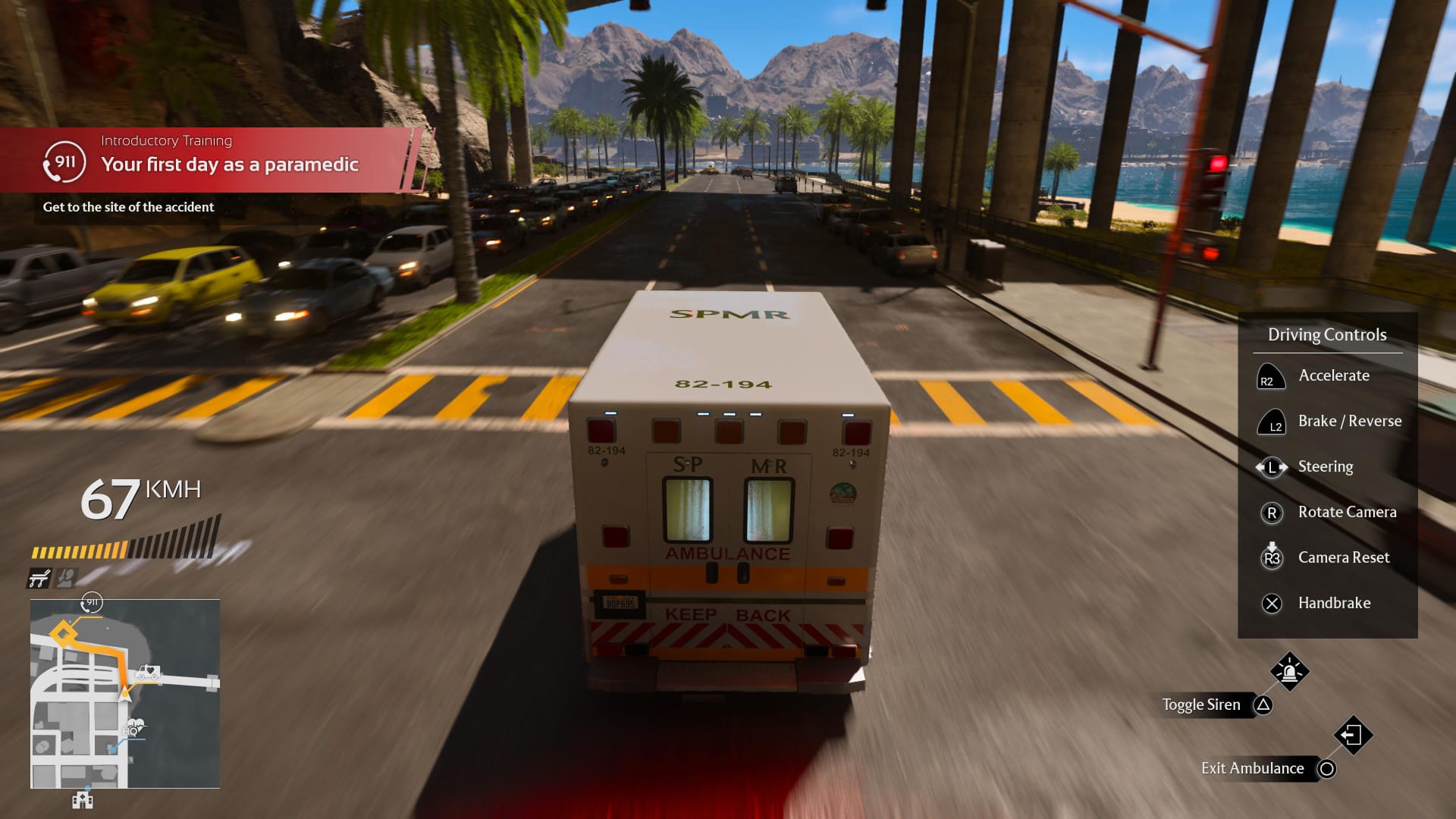
Task: Click the stretcher status icon
Action: (39, 579)
